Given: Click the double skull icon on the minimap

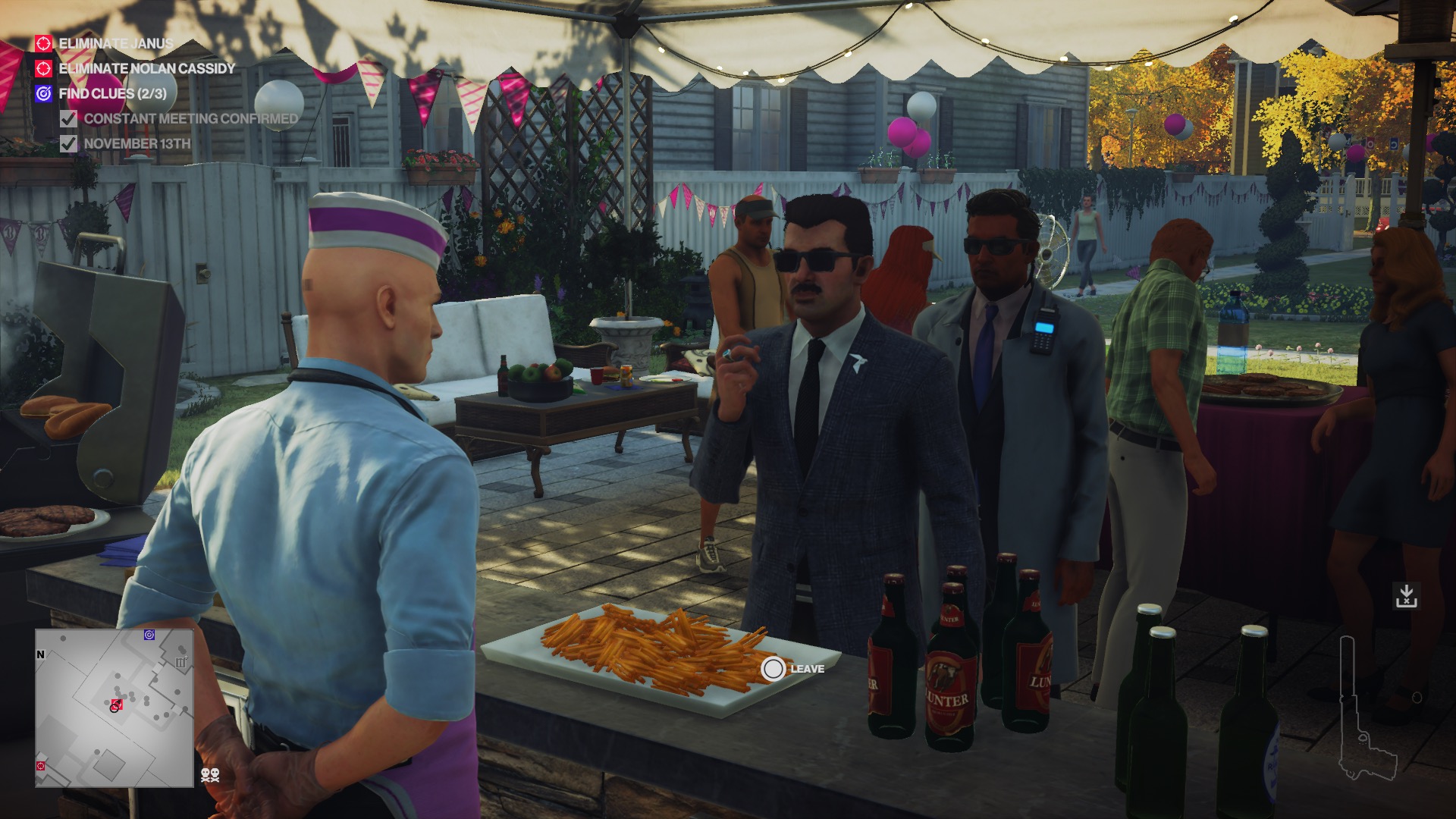Looking at the screenshot, I should tap(210, 775).
